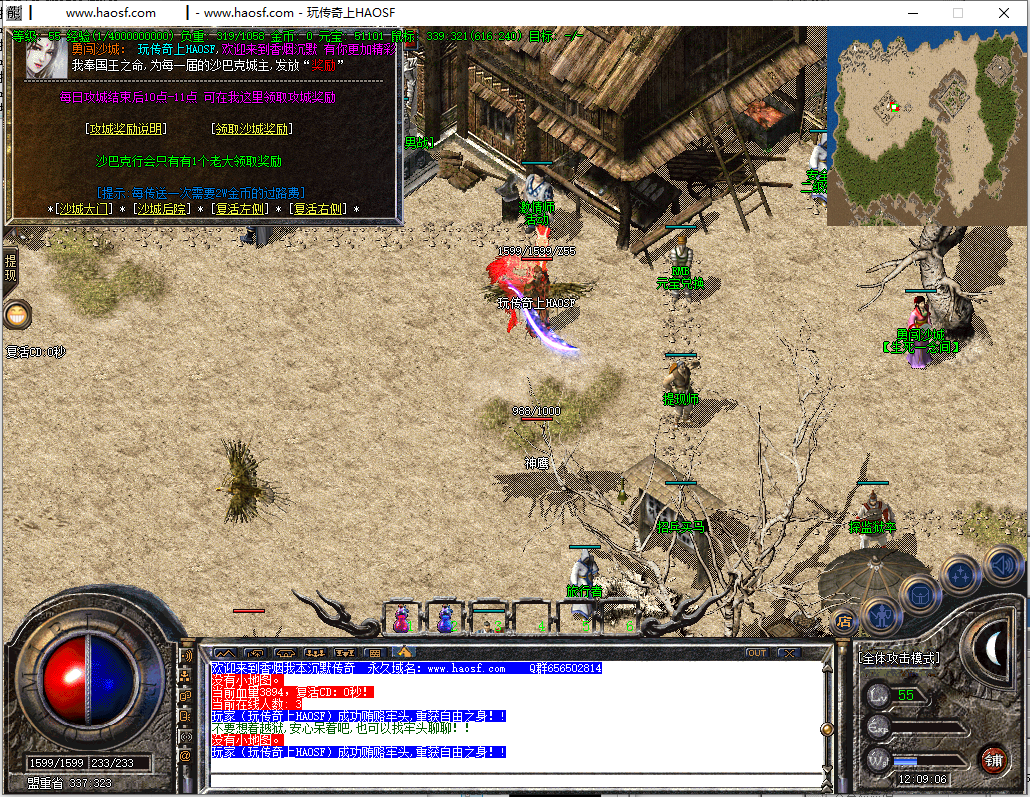This screenshot has width=1030, height=797.
Task: Open the small 店 store icon
Action: [844, 621]
